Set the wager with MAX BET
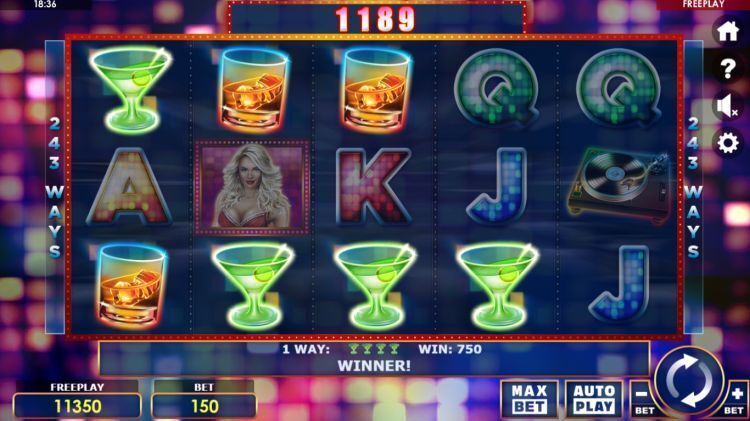 pos(529,399)
